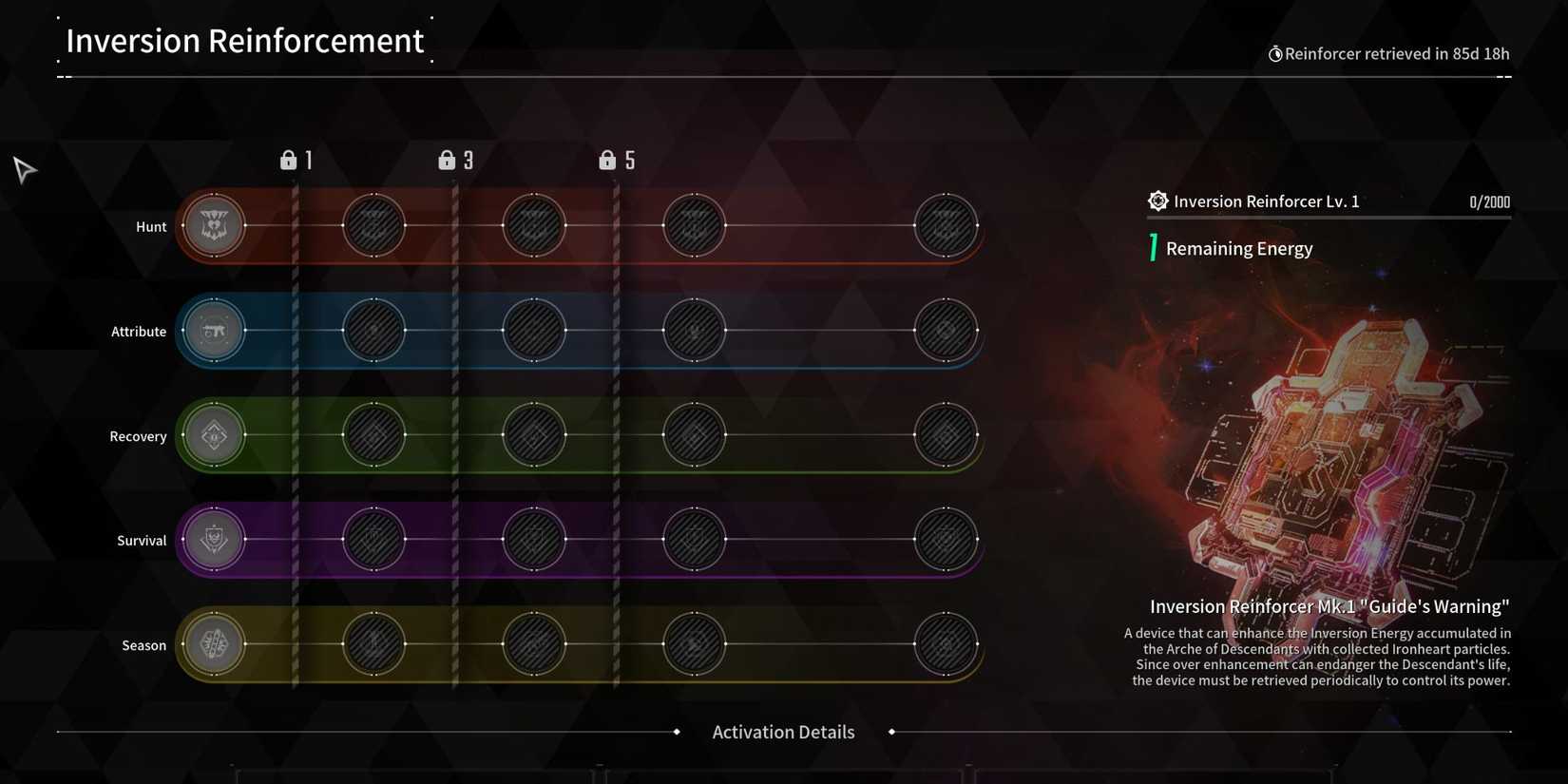Click the Inversion Reinforcer Lv. 1 header

[x=1267, y=201]
